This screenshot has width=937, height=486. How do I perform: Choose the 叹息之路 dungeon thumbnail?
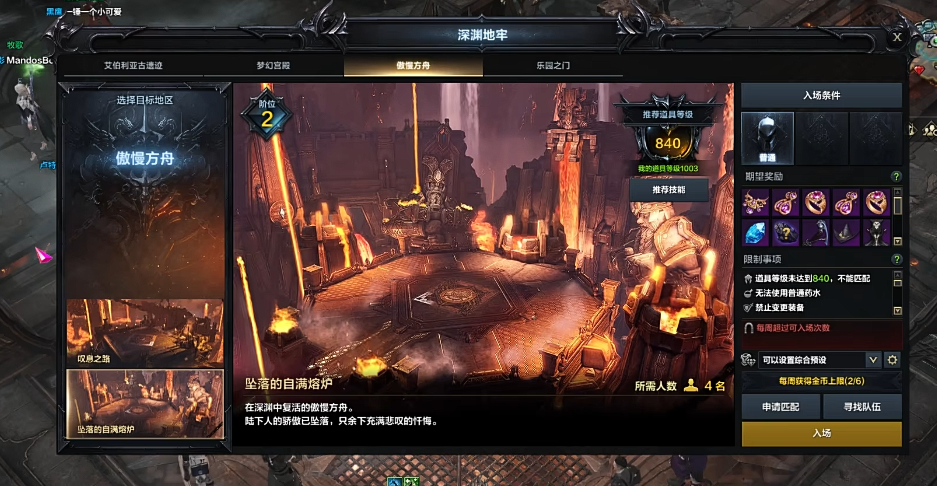point(145,332)
